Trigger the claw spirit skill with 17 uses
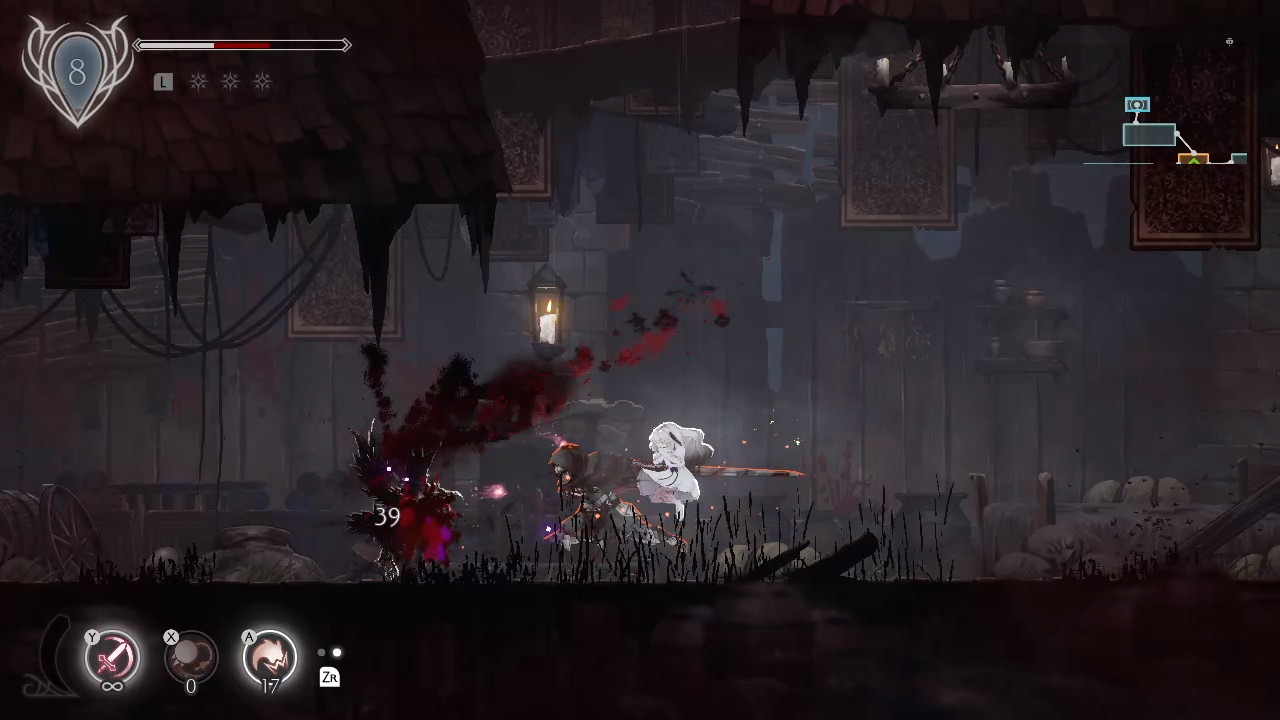Viewport: 1280px width, 720px height. tap(269, 657)
